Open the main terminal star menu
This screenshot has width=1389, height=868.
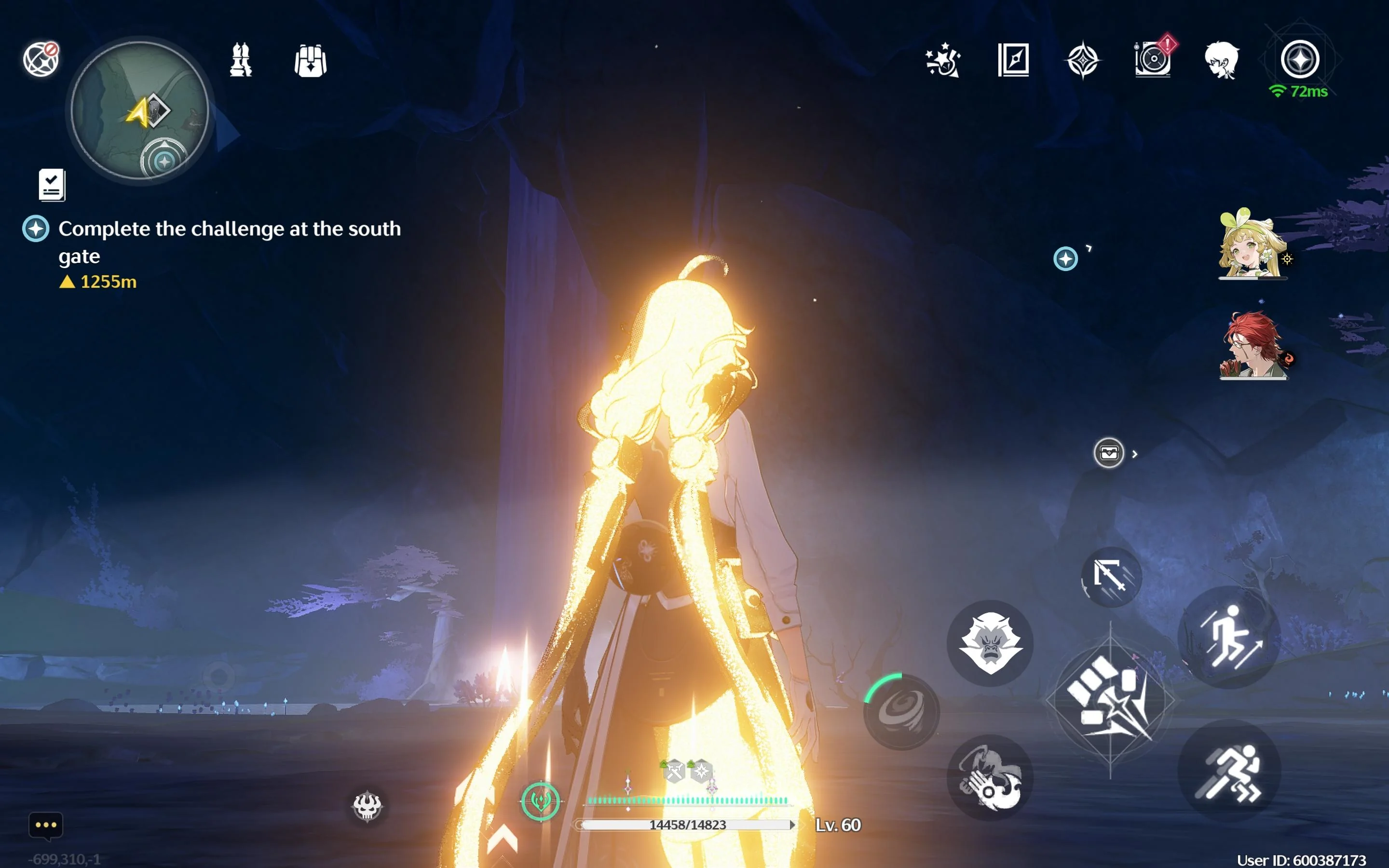(1300, 60)
